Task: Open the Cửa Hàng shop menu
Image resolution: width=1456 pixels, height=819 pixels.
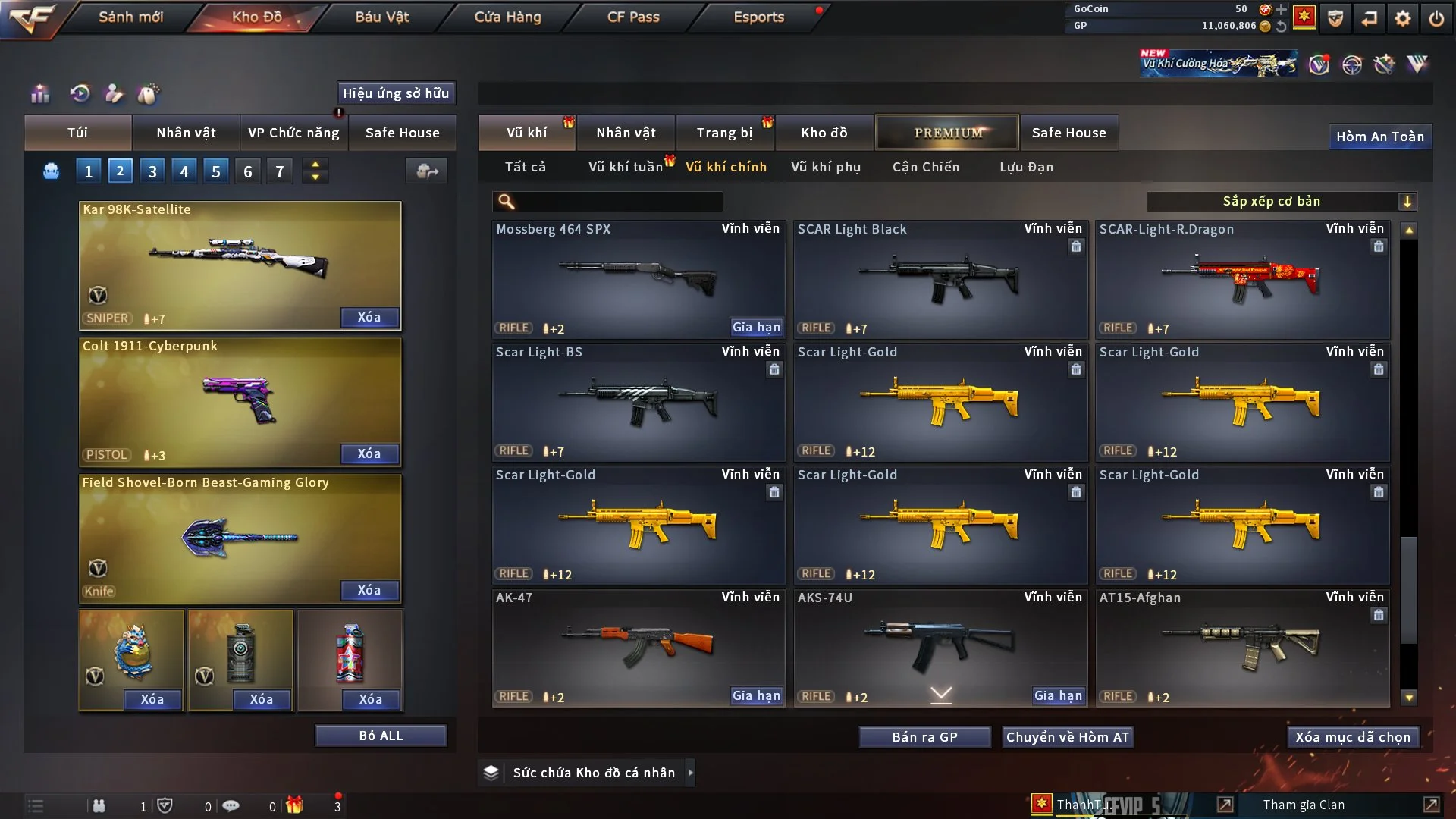Action: pos(507,17)
